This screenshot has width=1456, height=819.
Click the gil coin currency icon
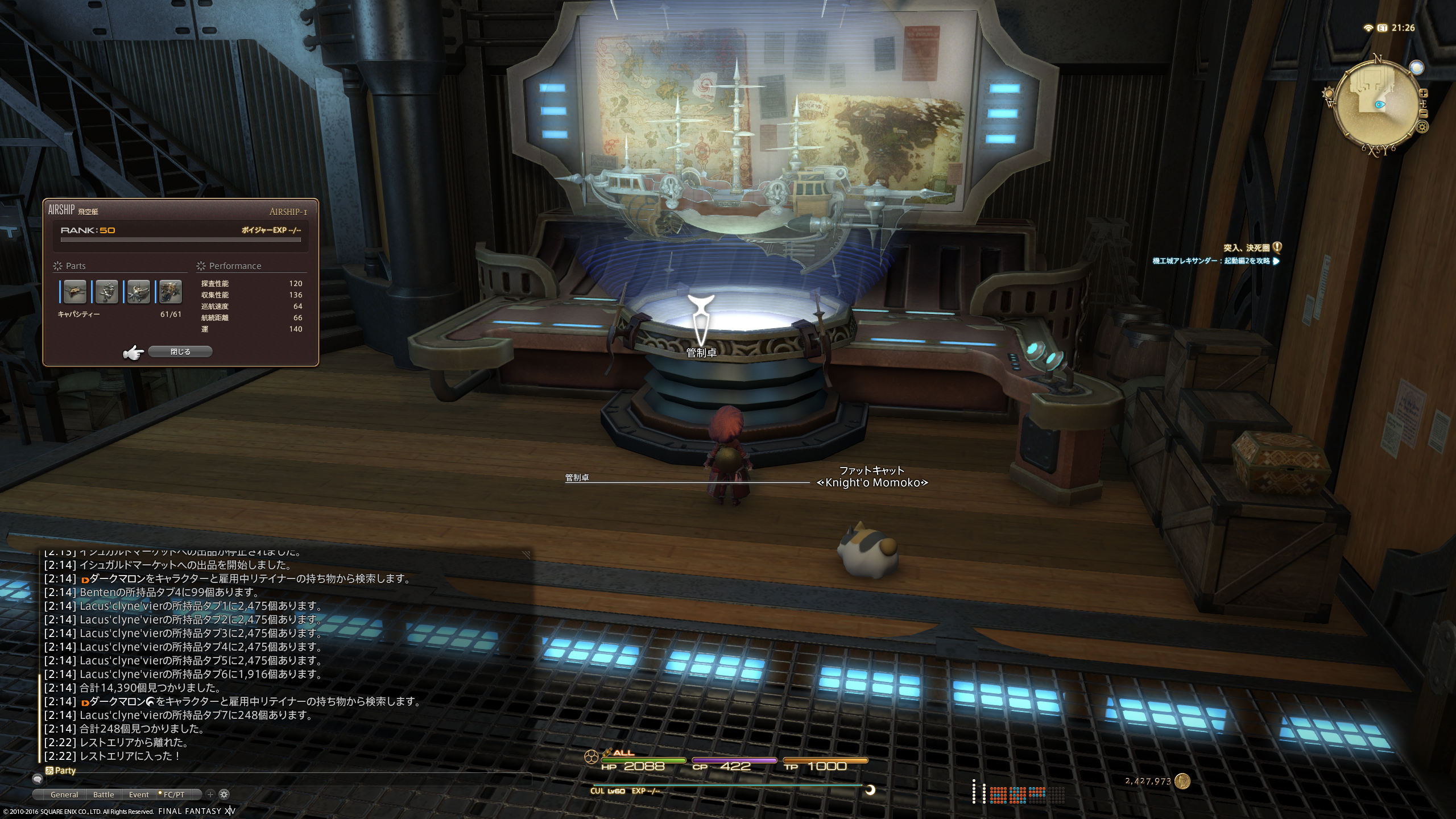[1183, 781]
